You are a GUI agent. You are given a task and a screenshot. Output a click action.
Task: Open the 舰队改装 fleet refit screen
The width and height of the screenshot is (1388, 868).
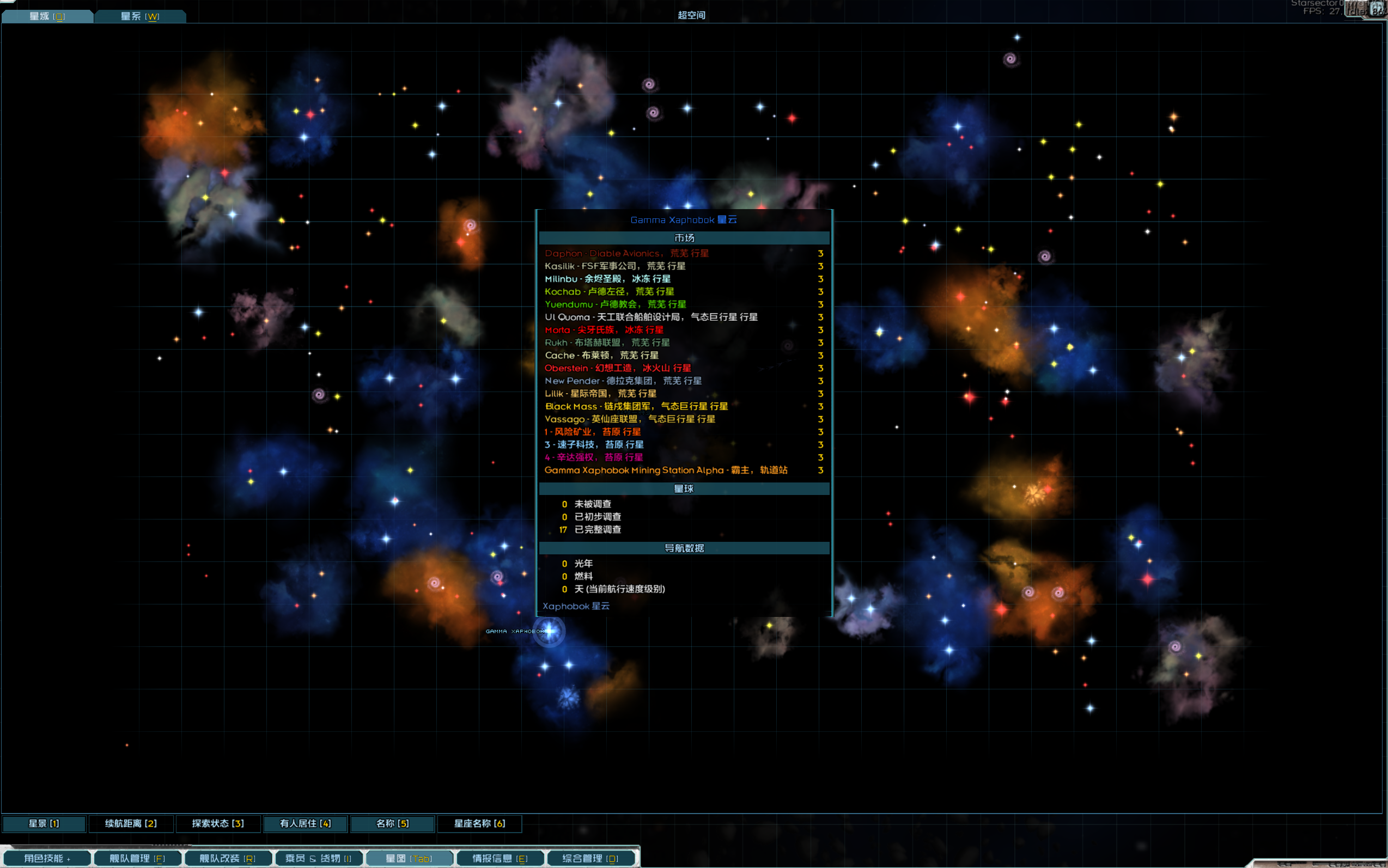[227, 858]
